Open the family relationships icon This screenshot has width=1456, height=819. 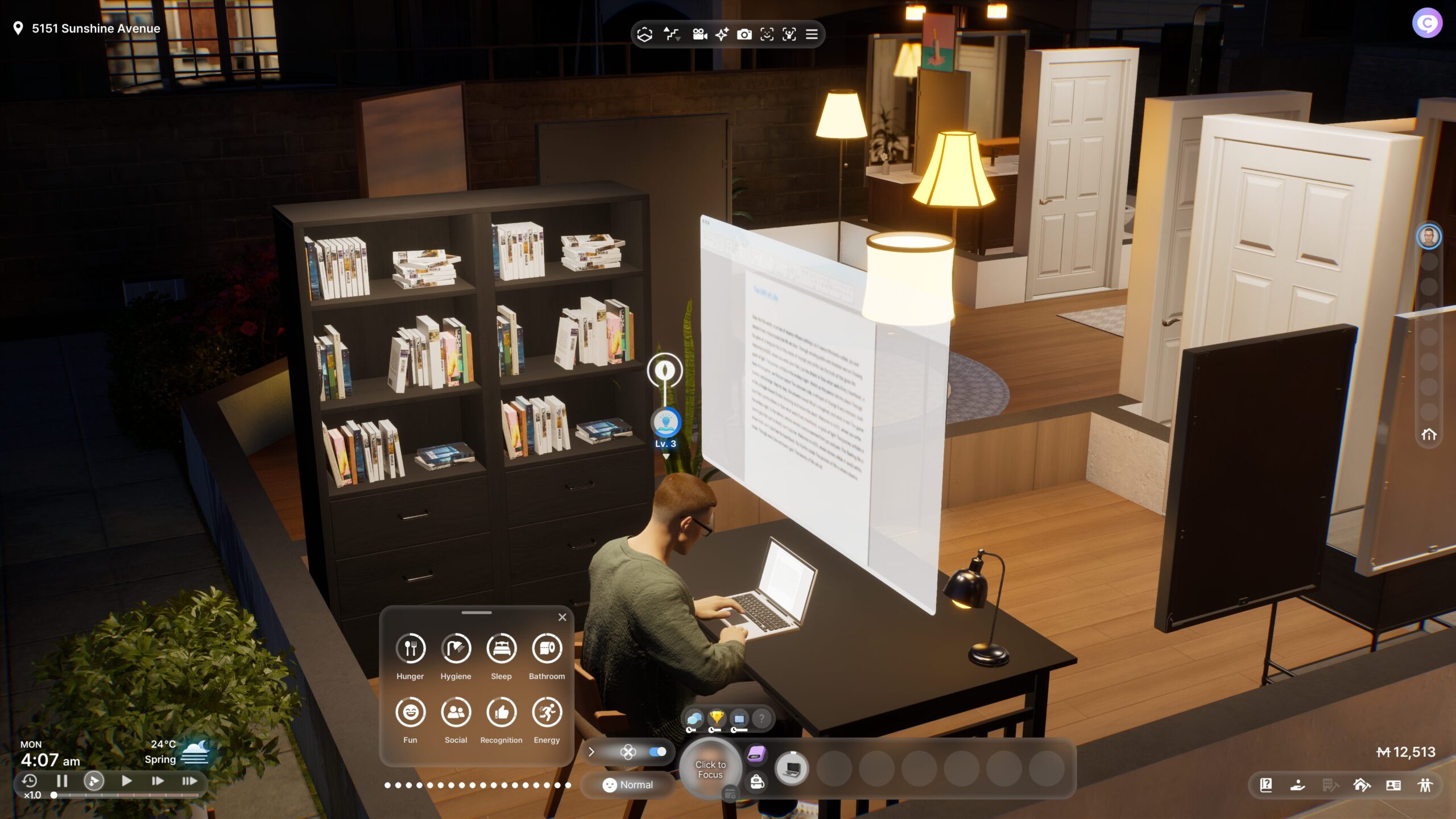coord(1425,785)
